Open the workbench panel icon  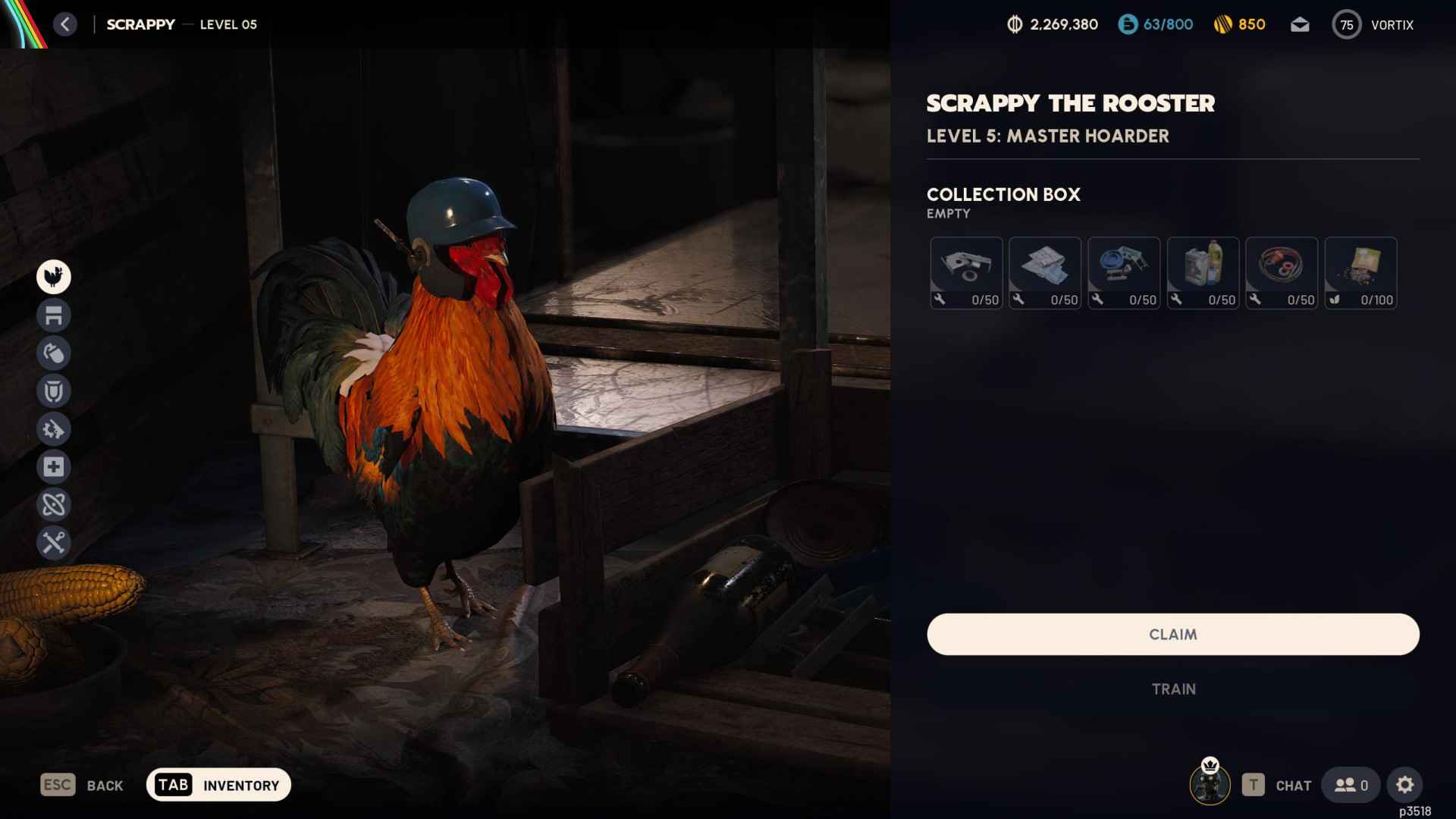pyautogui.click(x=52, y=315)
